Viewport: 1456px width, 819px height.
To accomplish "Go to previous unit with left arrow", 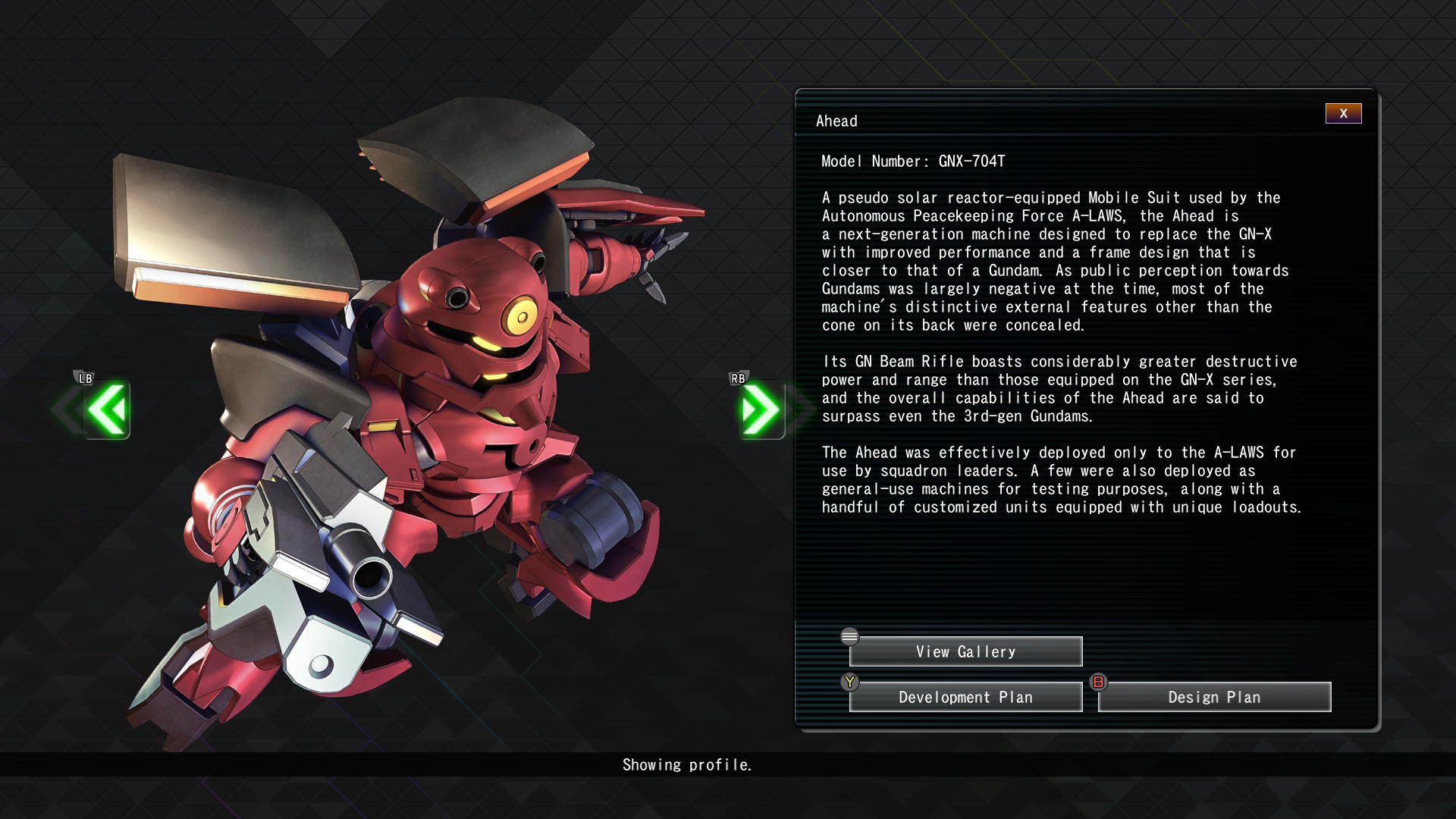I will (107, 409).
